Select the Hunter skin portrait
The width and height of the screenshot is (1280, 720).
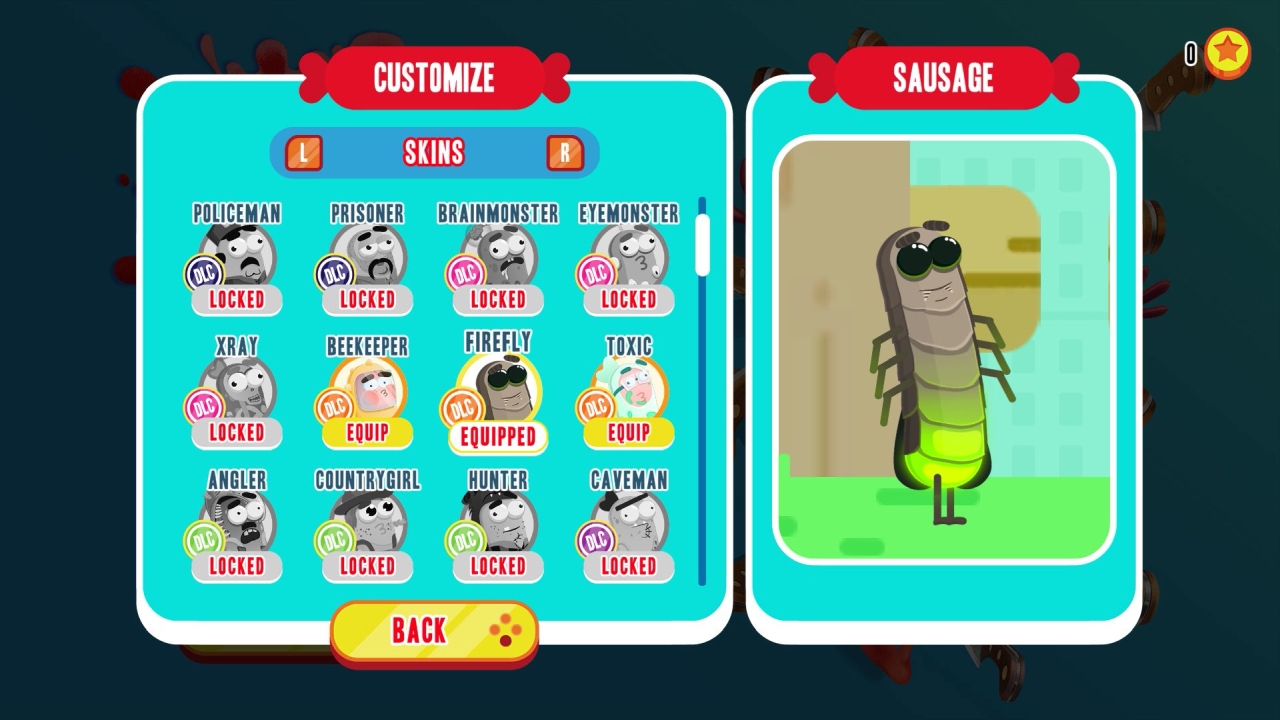click(497, 520)
